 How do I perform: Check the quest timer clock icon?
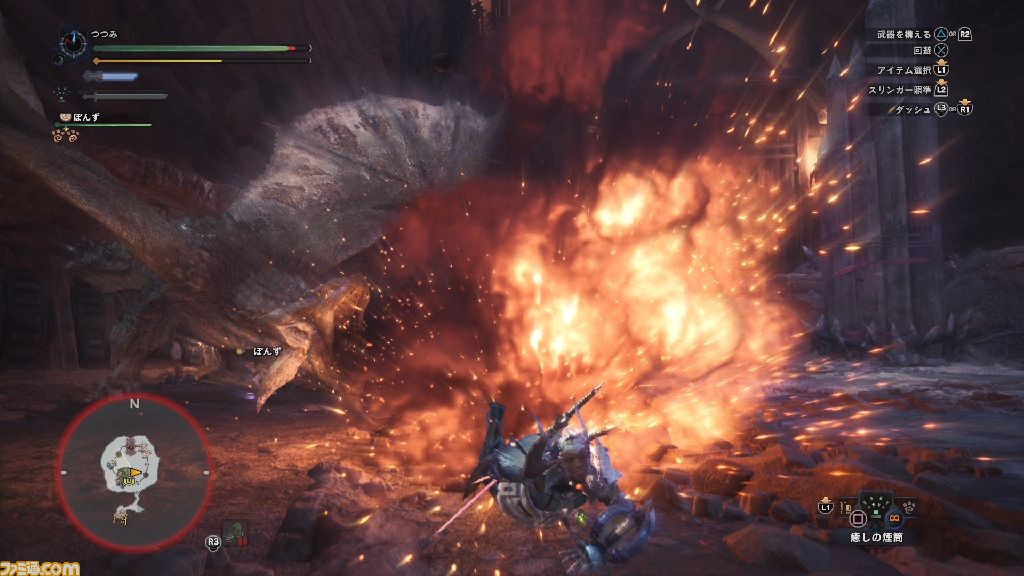pyautogui.click(x=73, y=43)
